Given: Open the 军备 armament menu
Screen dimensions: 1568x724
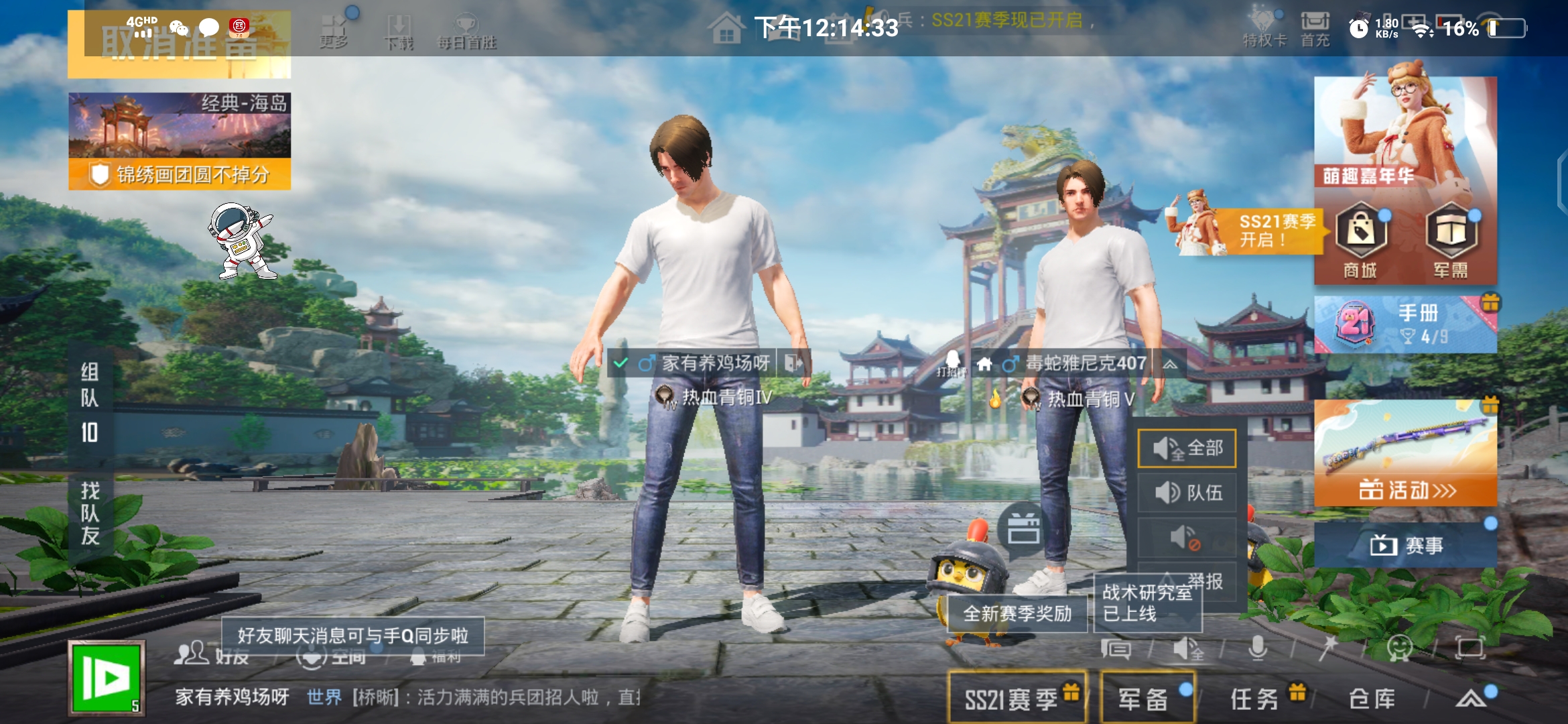Looking at the screenshot, I should tap(1147, 699).
